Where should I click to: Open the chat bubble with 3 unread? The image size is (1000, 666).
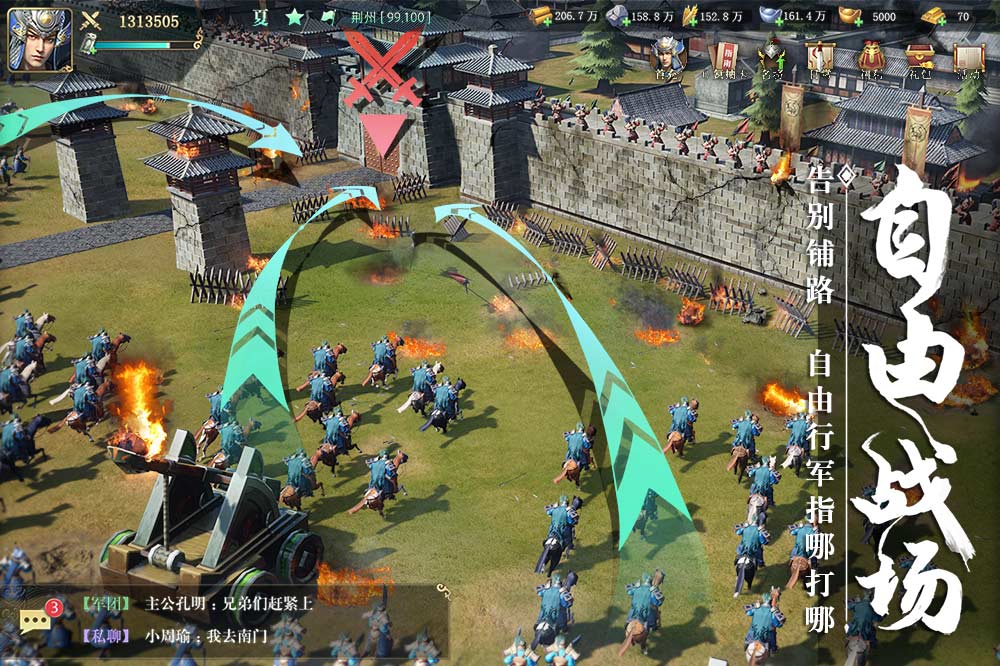coord(36,618)
